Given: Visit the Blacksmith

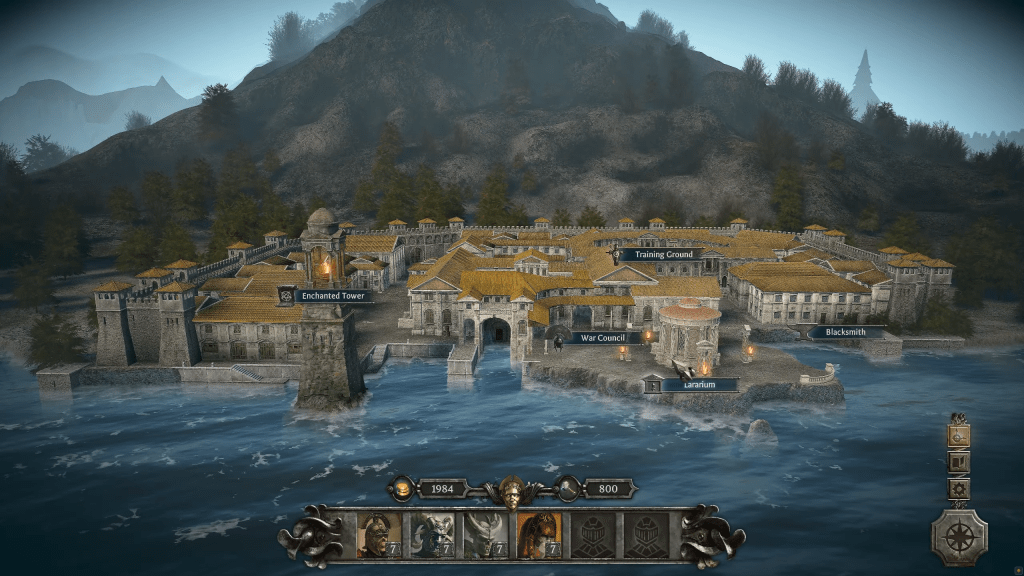Looking at the screenshot, I should pos(847,332).
